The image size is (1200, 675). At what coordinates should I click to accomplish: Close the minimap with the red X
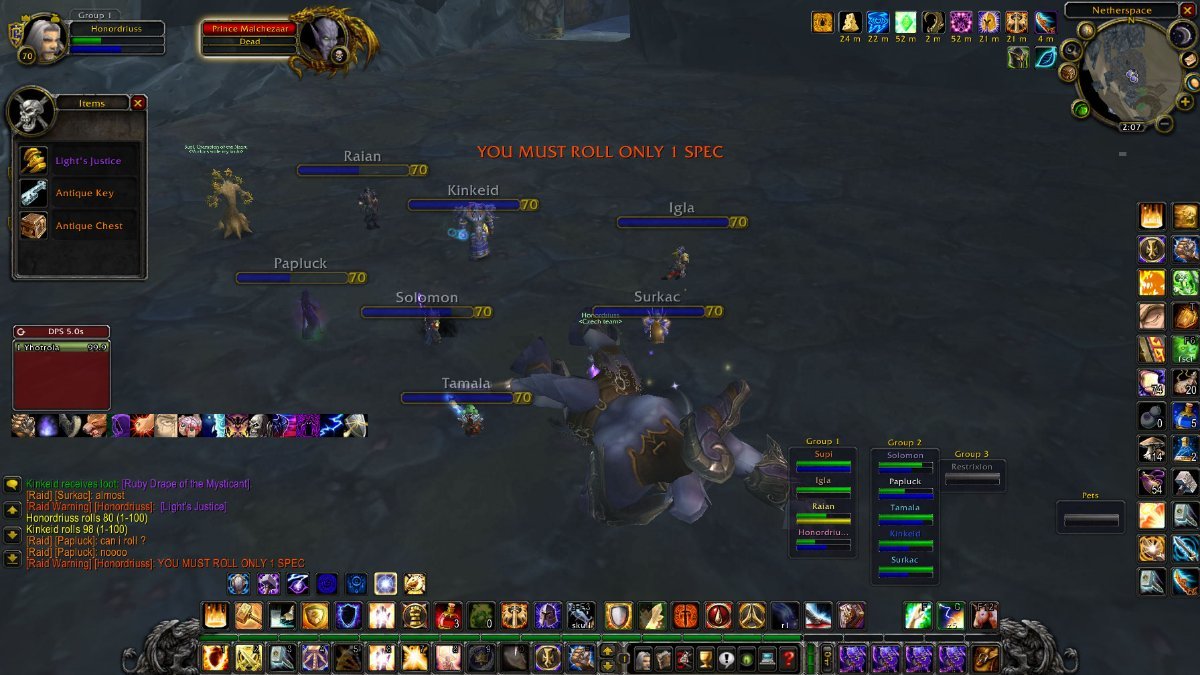click(1189, 11)
